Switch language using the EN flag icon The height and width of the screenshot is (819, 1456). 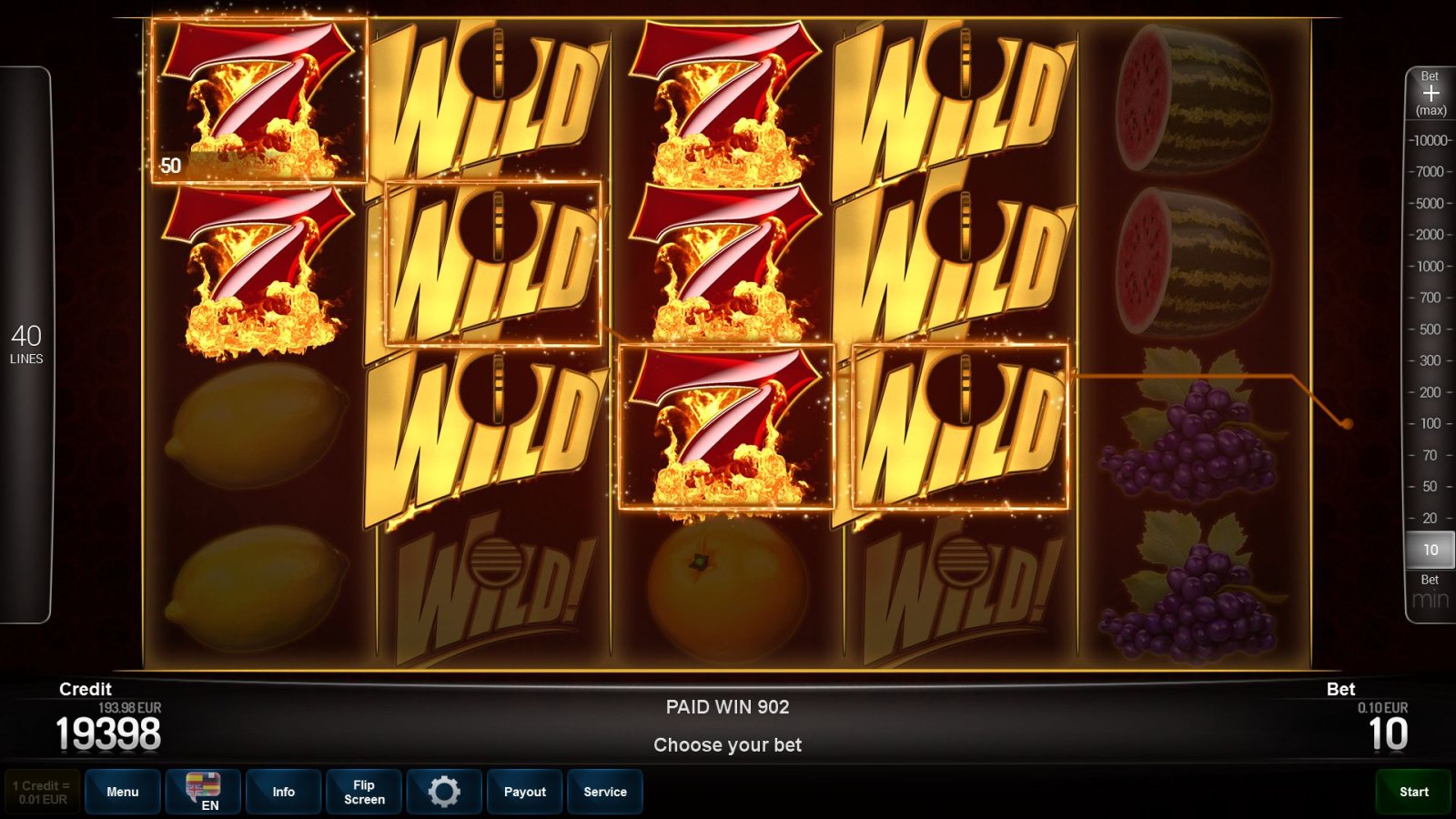click(x=203, y=792)
